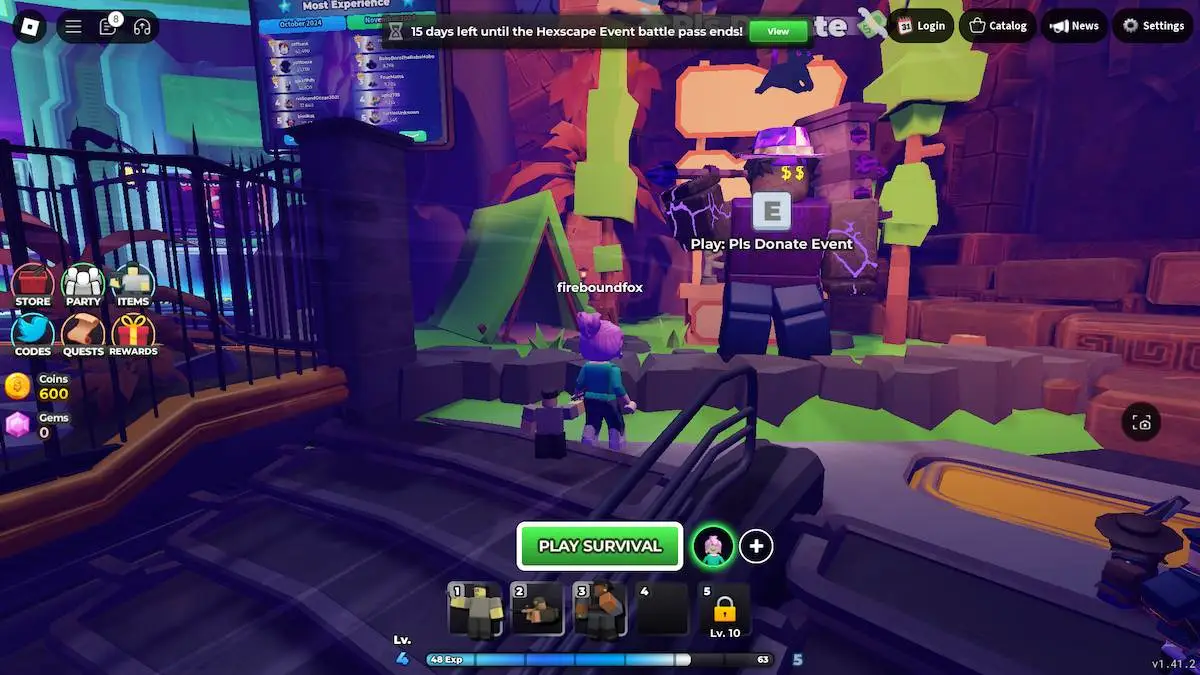The height and width of the screenshot is (675, 1200).
Task: Click the camera screenshot button
Action: coord(1142,423)
